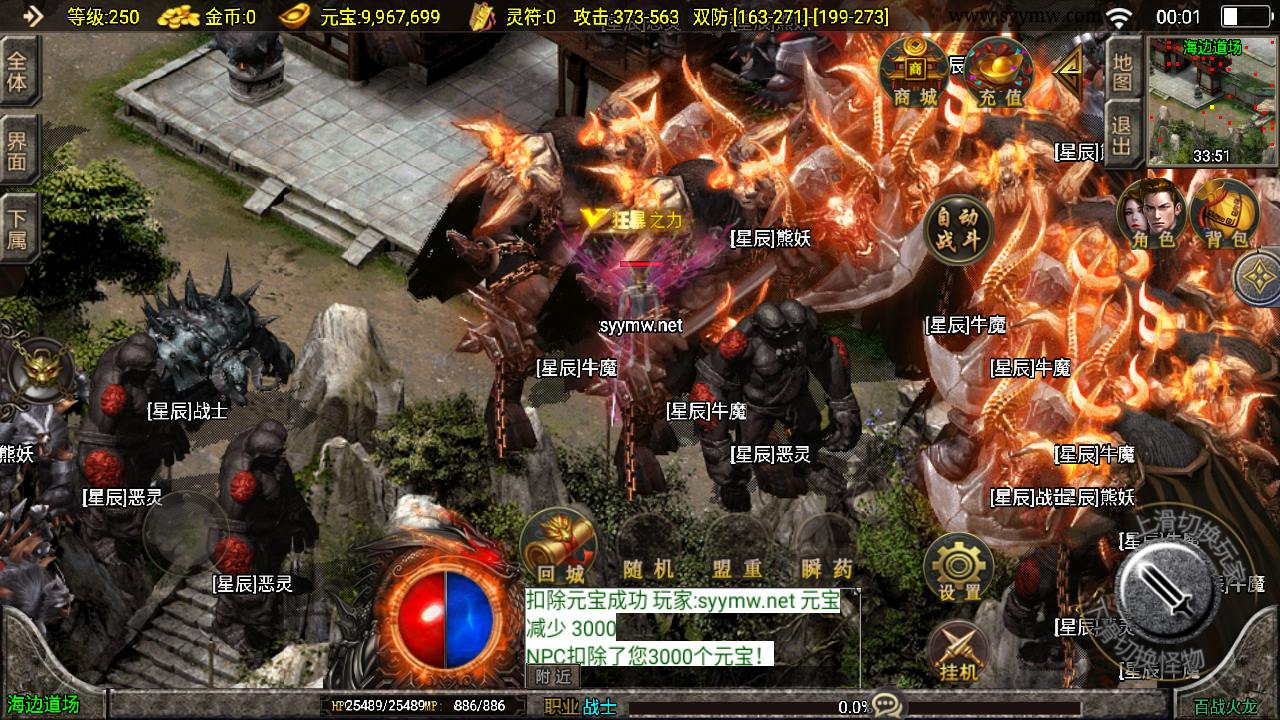Click the 退出 exit button
Viewport: 1280px width, 720px height.
(x=1123, y=137)
